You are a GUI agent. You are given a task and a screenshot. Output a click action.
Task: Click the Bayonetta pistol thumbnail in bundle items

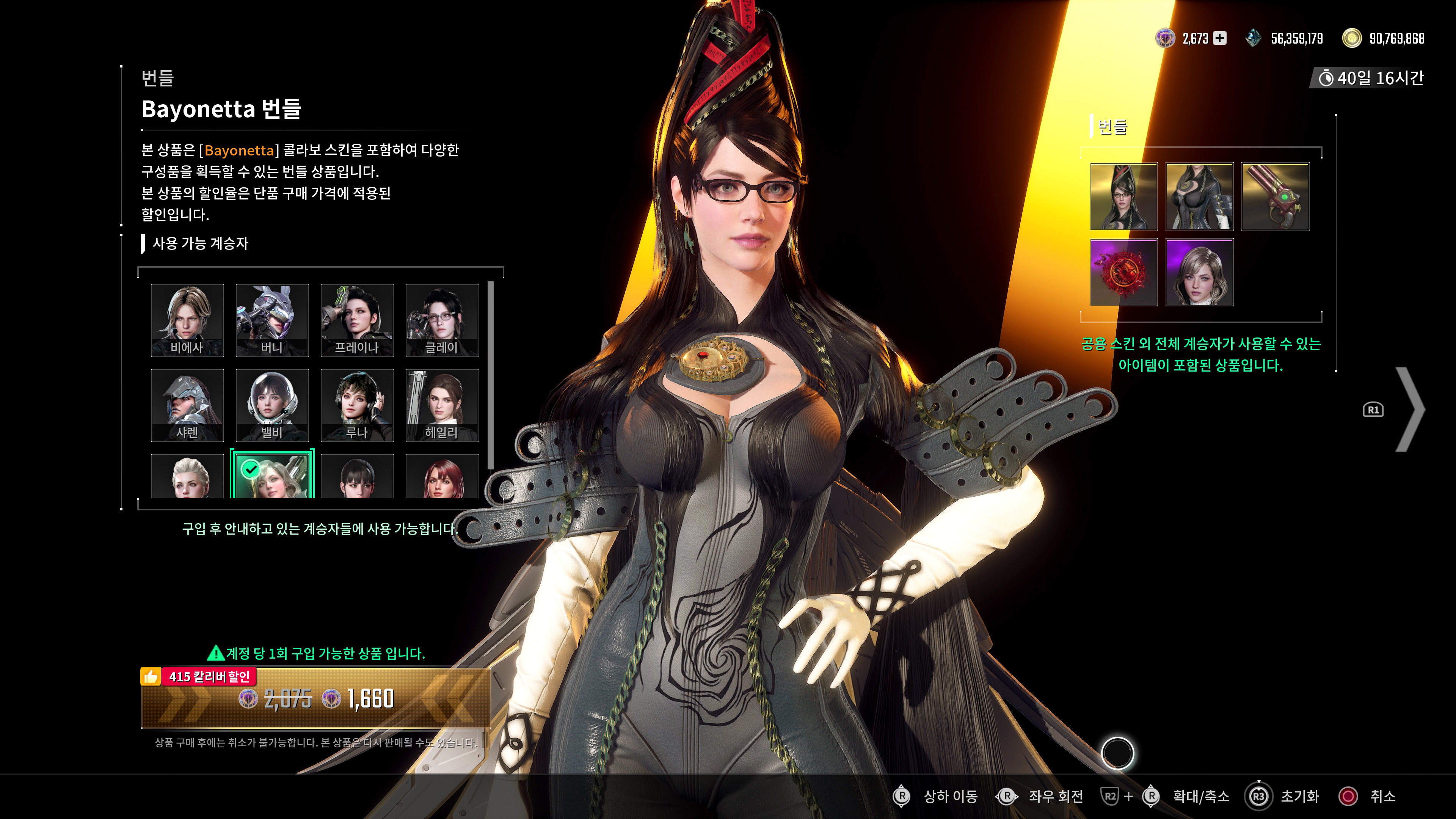pos(1275,196)
